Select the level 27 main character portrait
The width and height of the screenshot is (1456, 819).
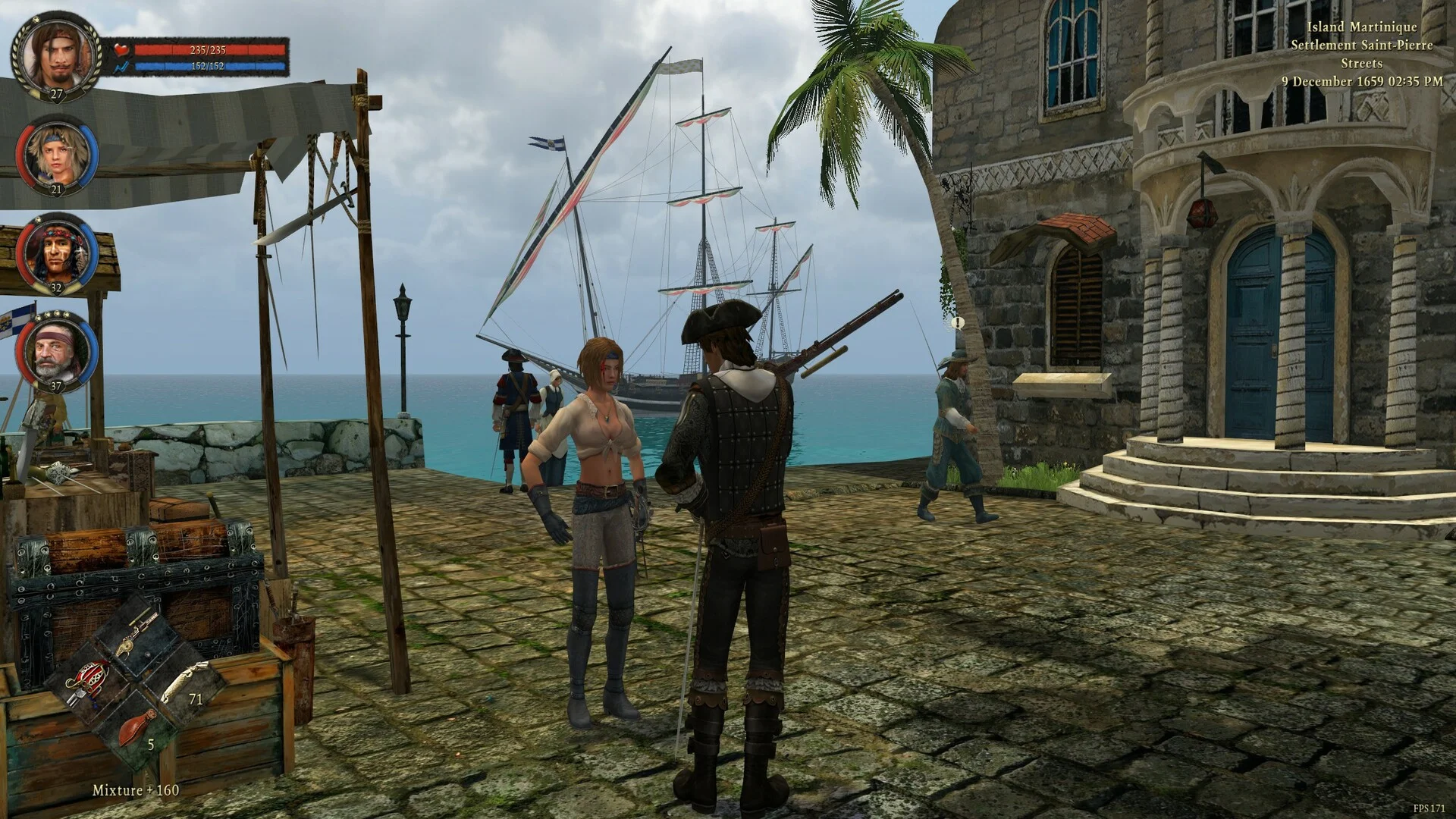click(57, 55)
